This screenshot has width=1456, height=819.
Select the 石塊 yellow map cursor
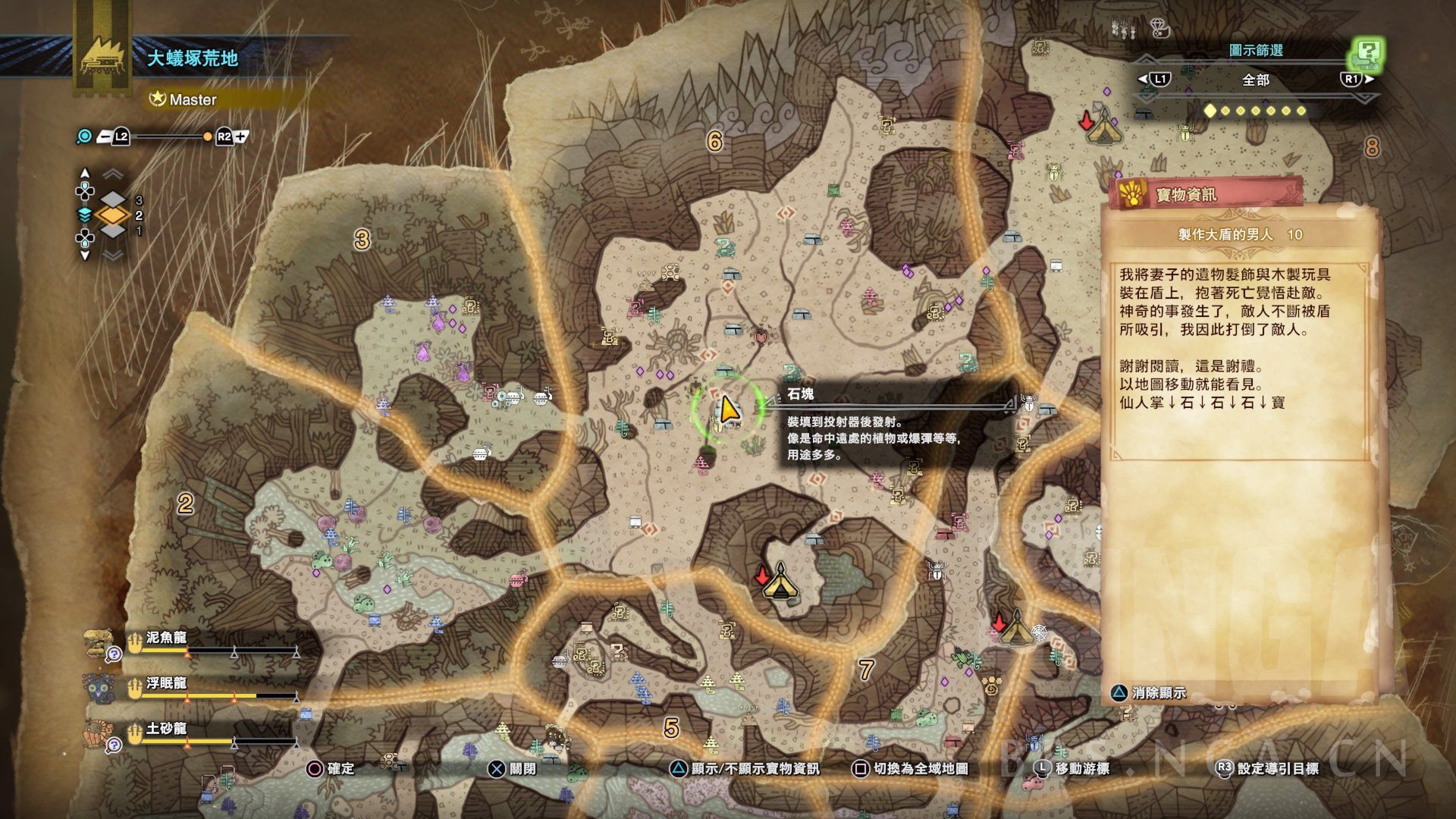pos(728,410)
